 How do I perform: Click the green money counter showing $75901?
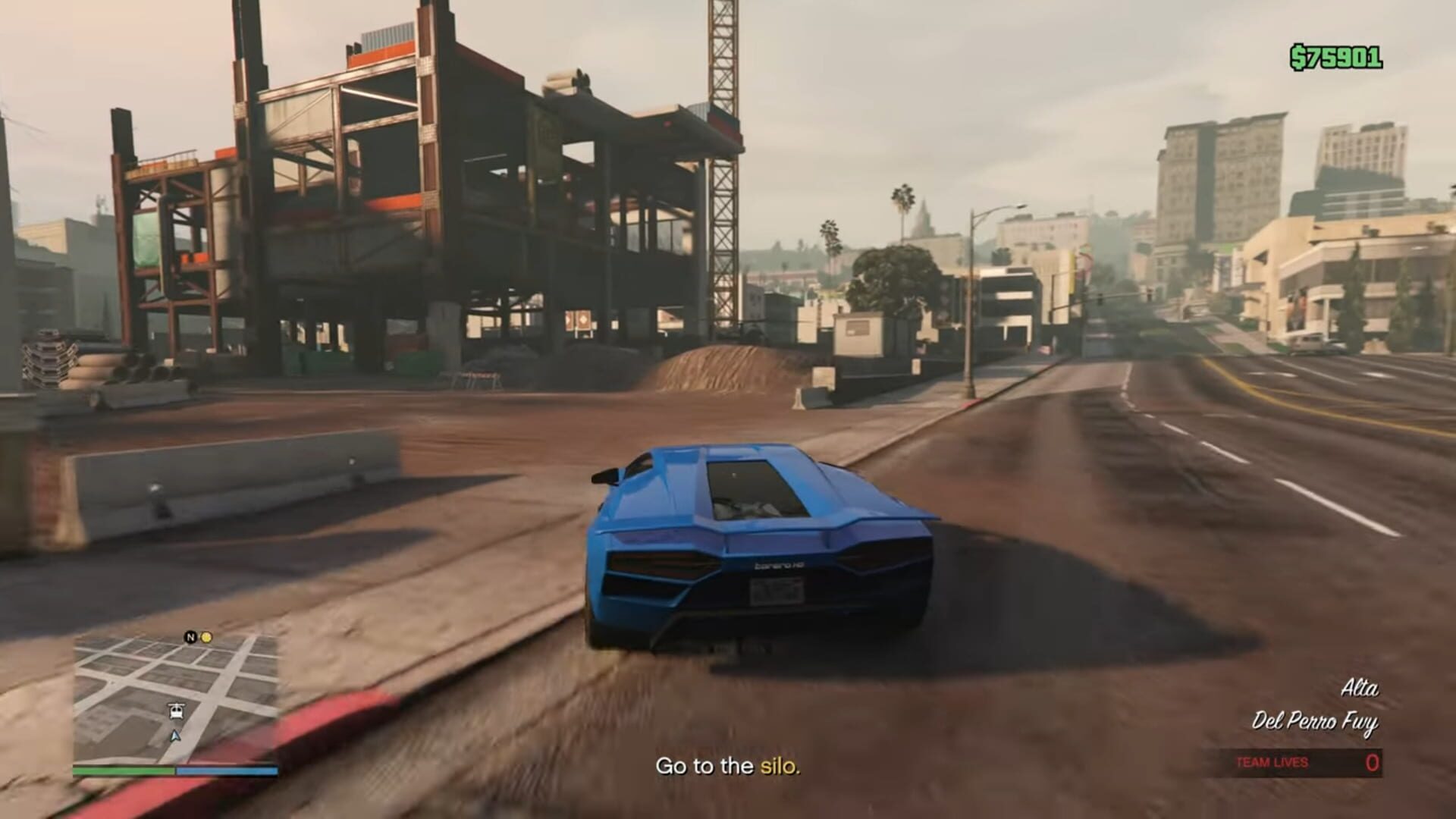coord(1335,55)
